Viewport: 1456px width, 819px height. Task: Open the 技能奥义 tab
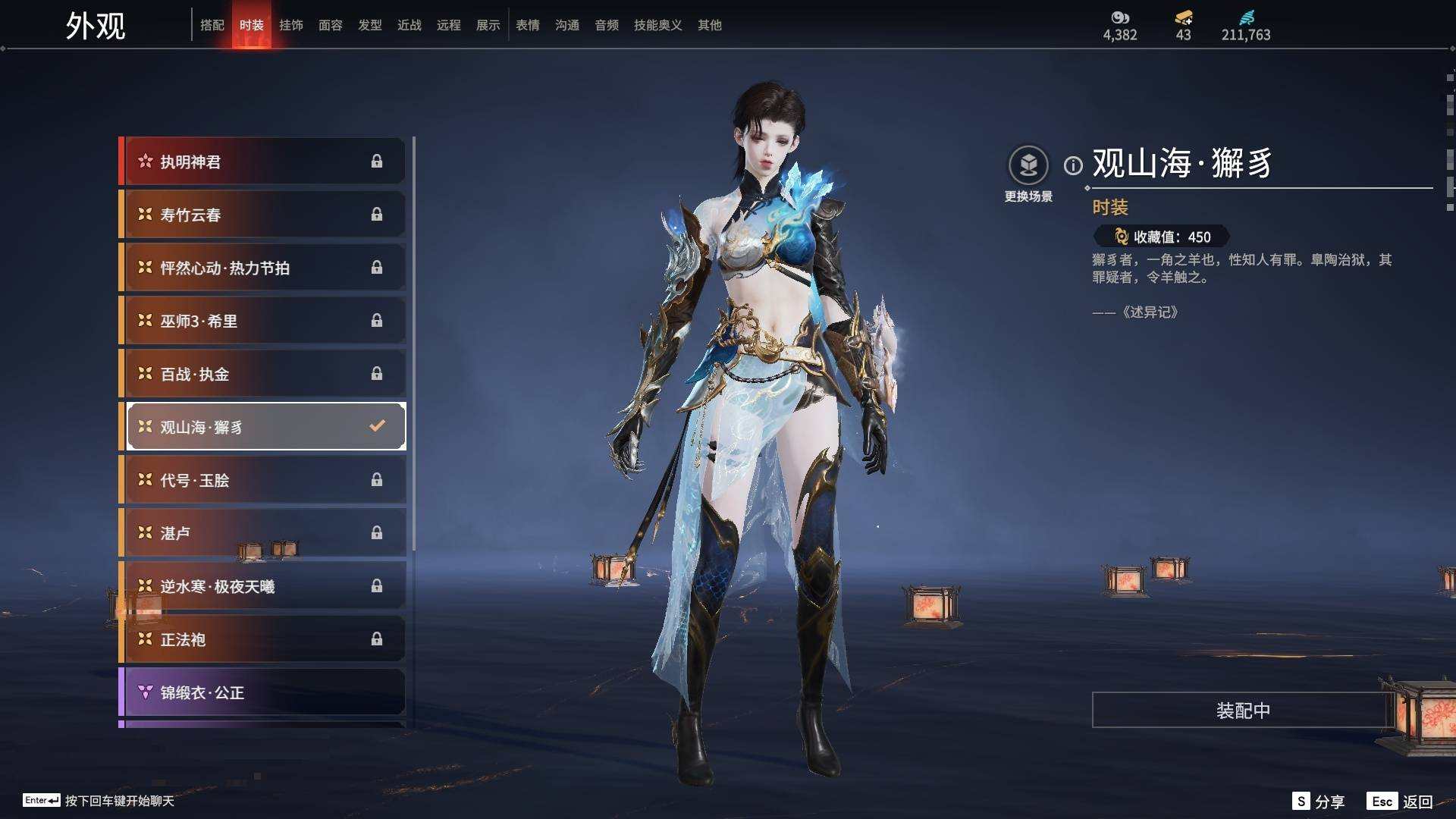(657, 25)
